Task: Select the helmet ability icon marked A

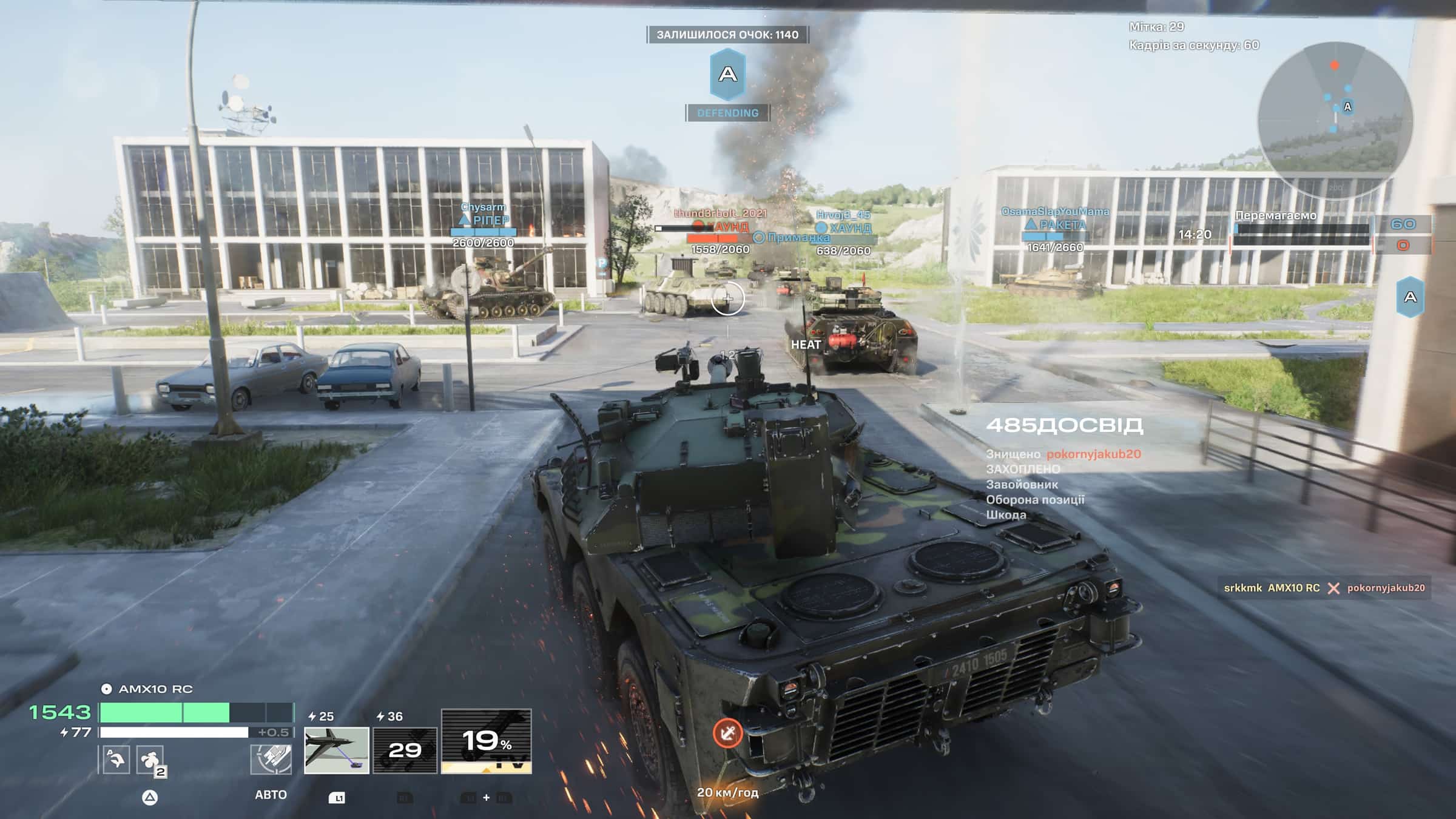Action: pos(116,760)
